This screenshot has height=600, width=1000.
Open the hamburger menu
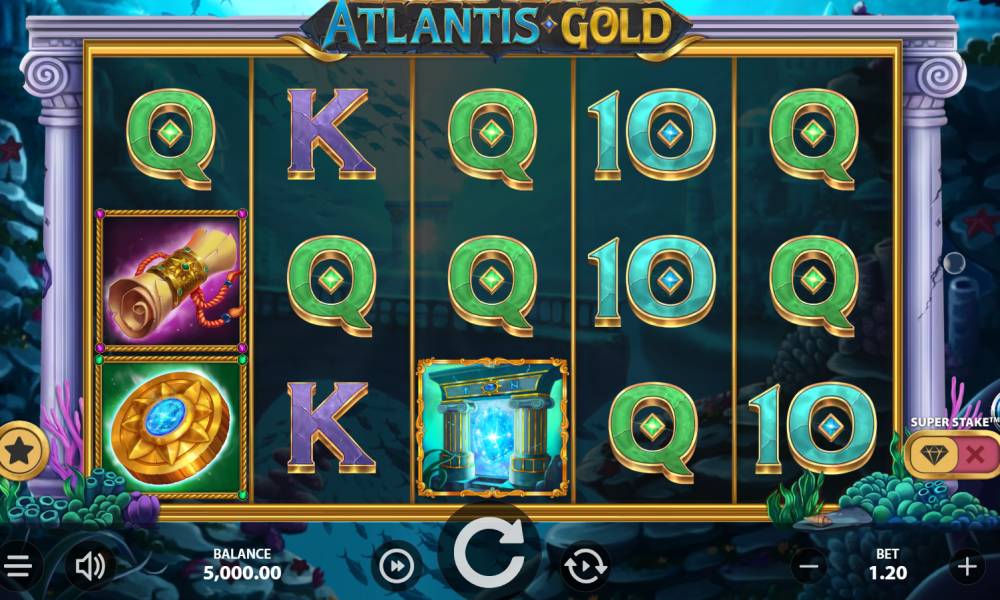18,567
